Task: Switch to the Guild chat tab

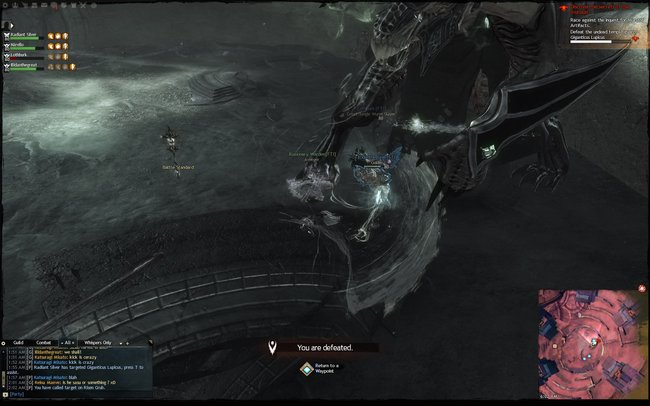Action: pyautogui.click(x=18, y=342)
